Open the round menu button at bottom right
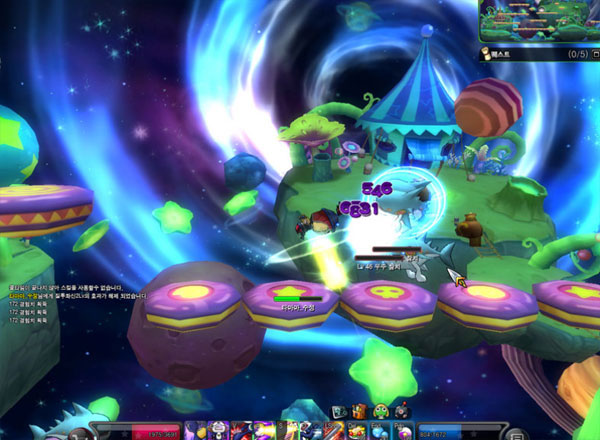Viewport: 600px width, 440px height. pyautogui.click(x=515, y=433)
